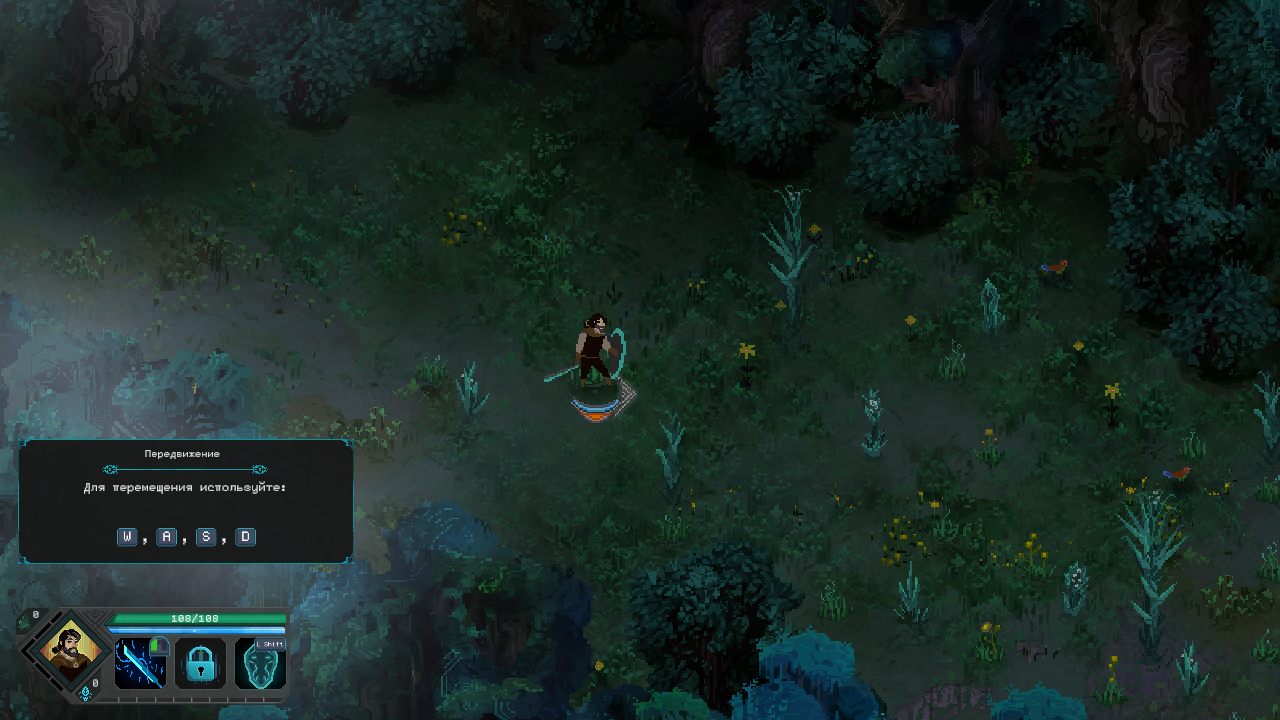
Task: Click the D keycap in the movement tutorial
Action: click(x=244, y=537)
